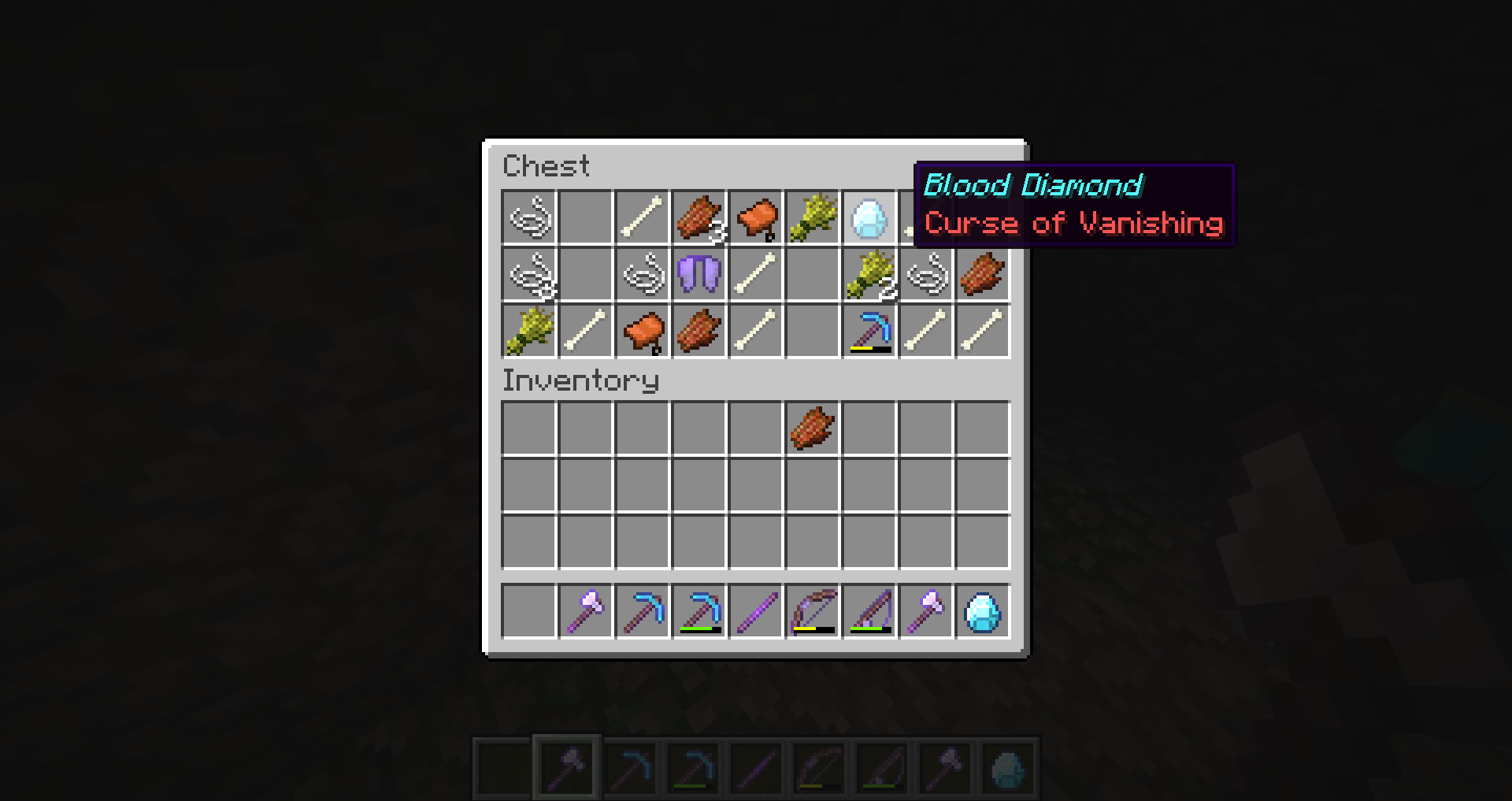Viewport: 1512px width, 801px height.
Task: Pick up the enchanted diamond pickaxe from chest
Action: coord(868,332)
